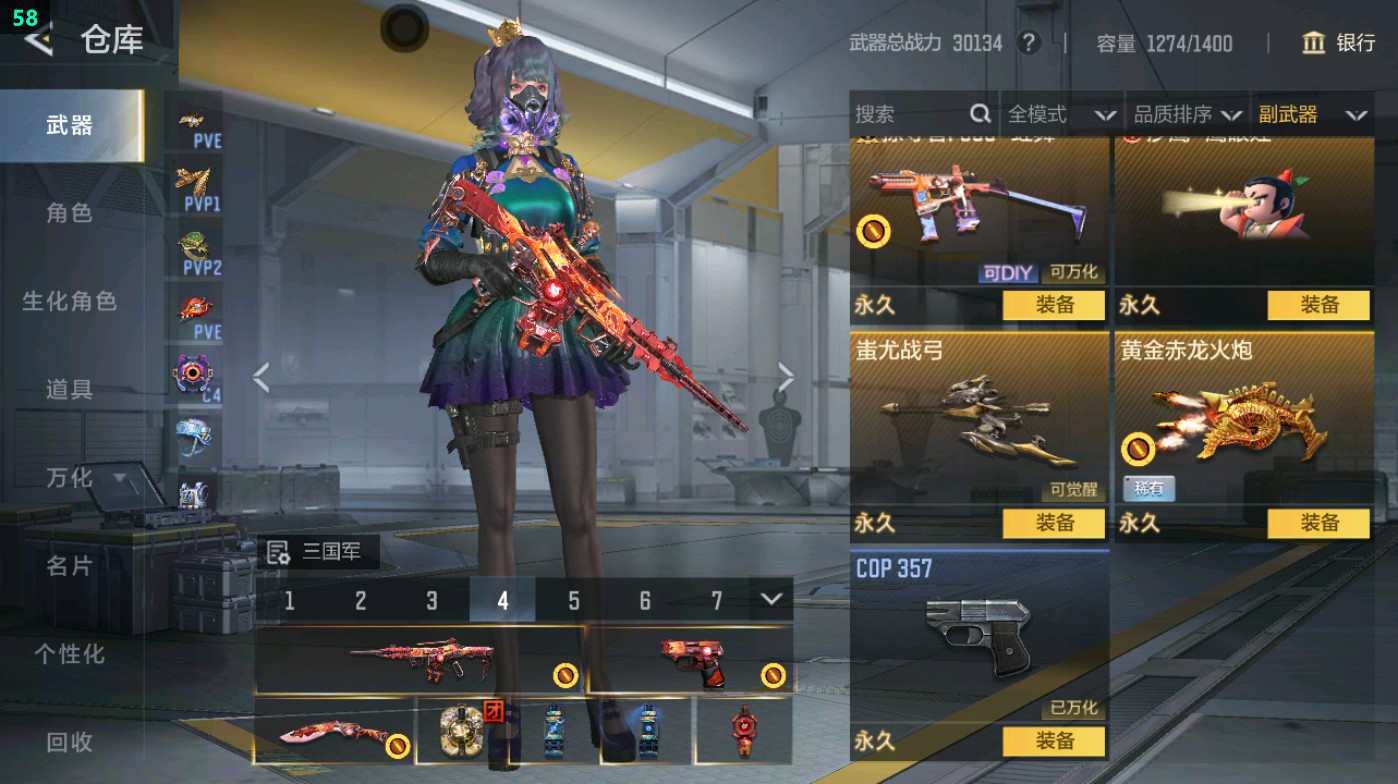
Task: Equip the 蚩尤战弓 weapon
Action: click(x=1054, y=523)
